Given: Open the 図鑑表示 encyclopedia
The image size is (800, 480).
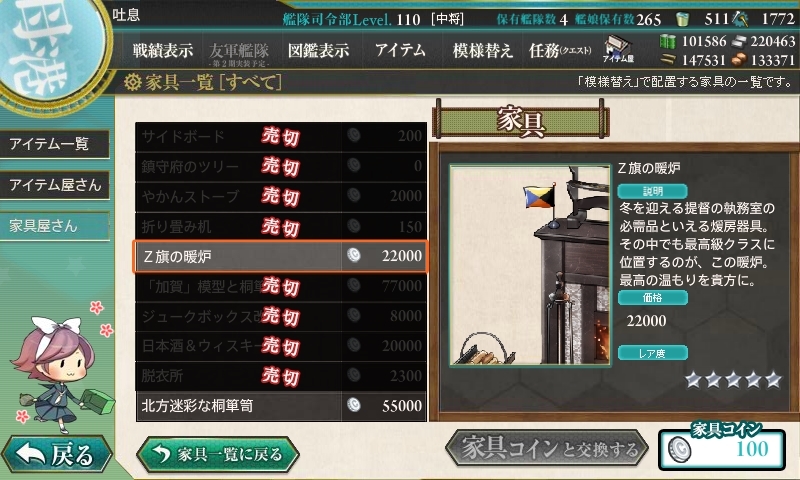Looking at the screenshot, I should click(317, 50).
